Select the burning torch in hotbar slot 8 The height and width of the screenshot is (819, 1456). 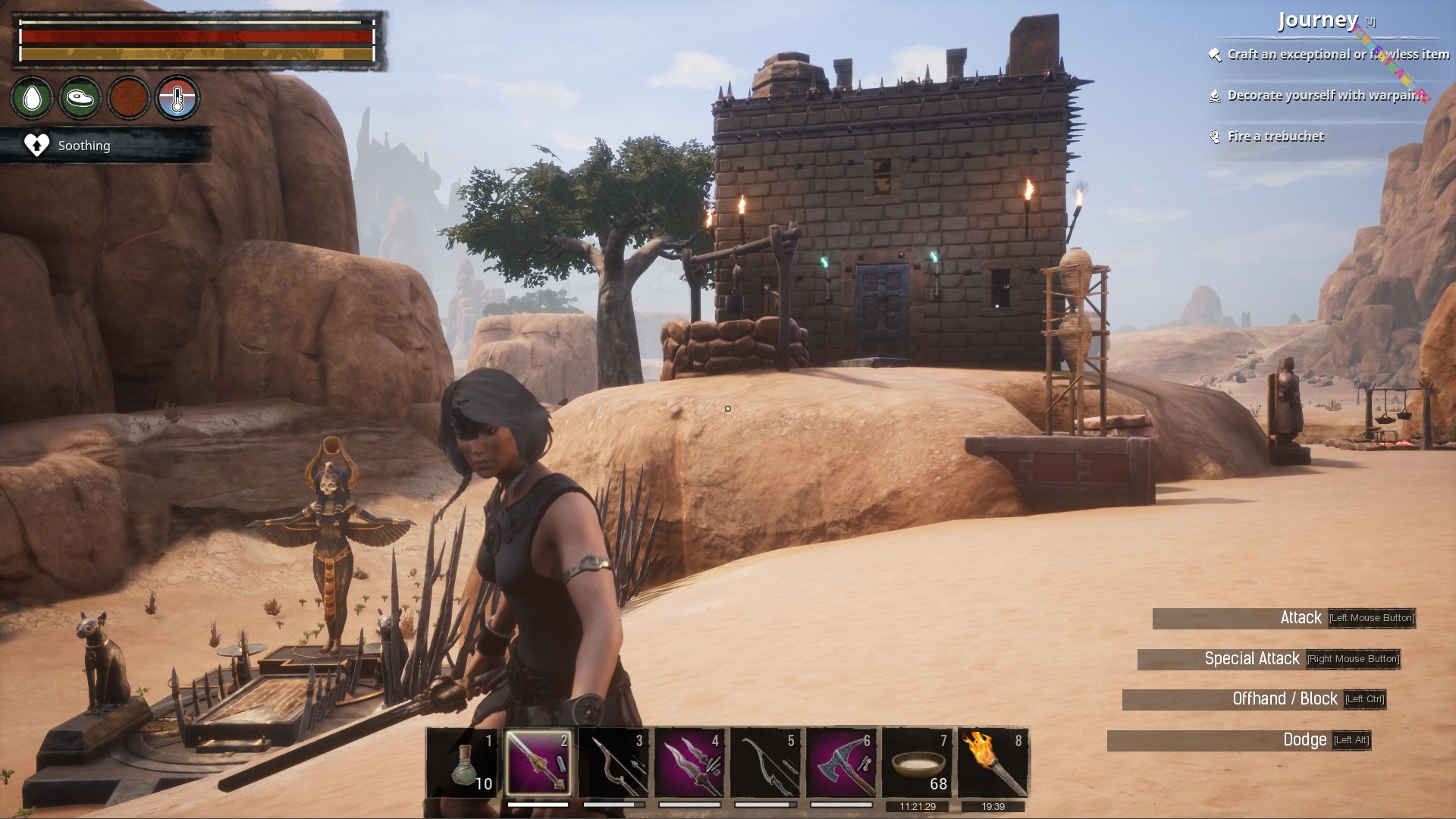993,762
